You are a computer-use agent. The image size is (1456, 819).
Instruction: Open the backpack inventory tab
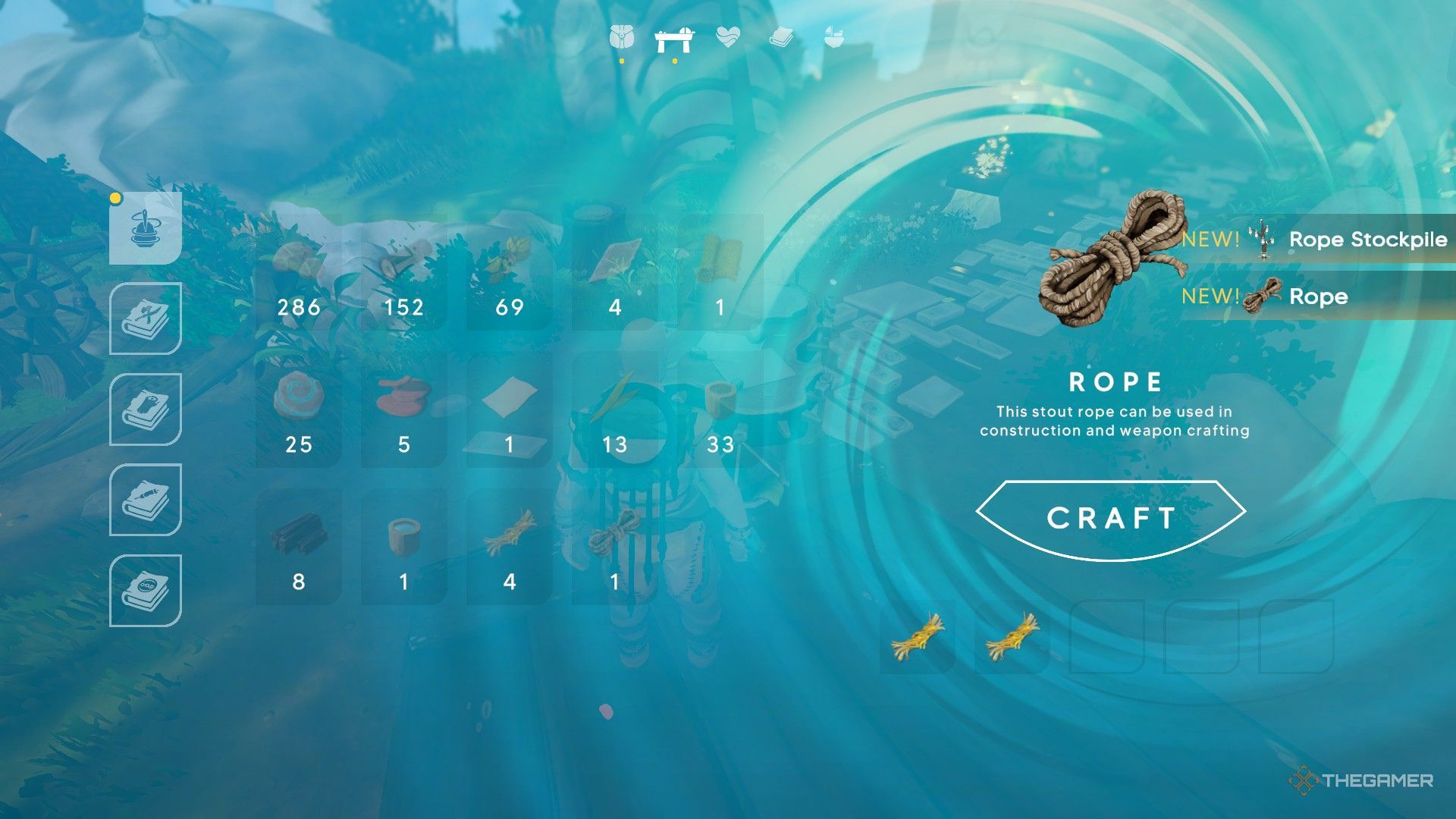(x=620, y=36)
